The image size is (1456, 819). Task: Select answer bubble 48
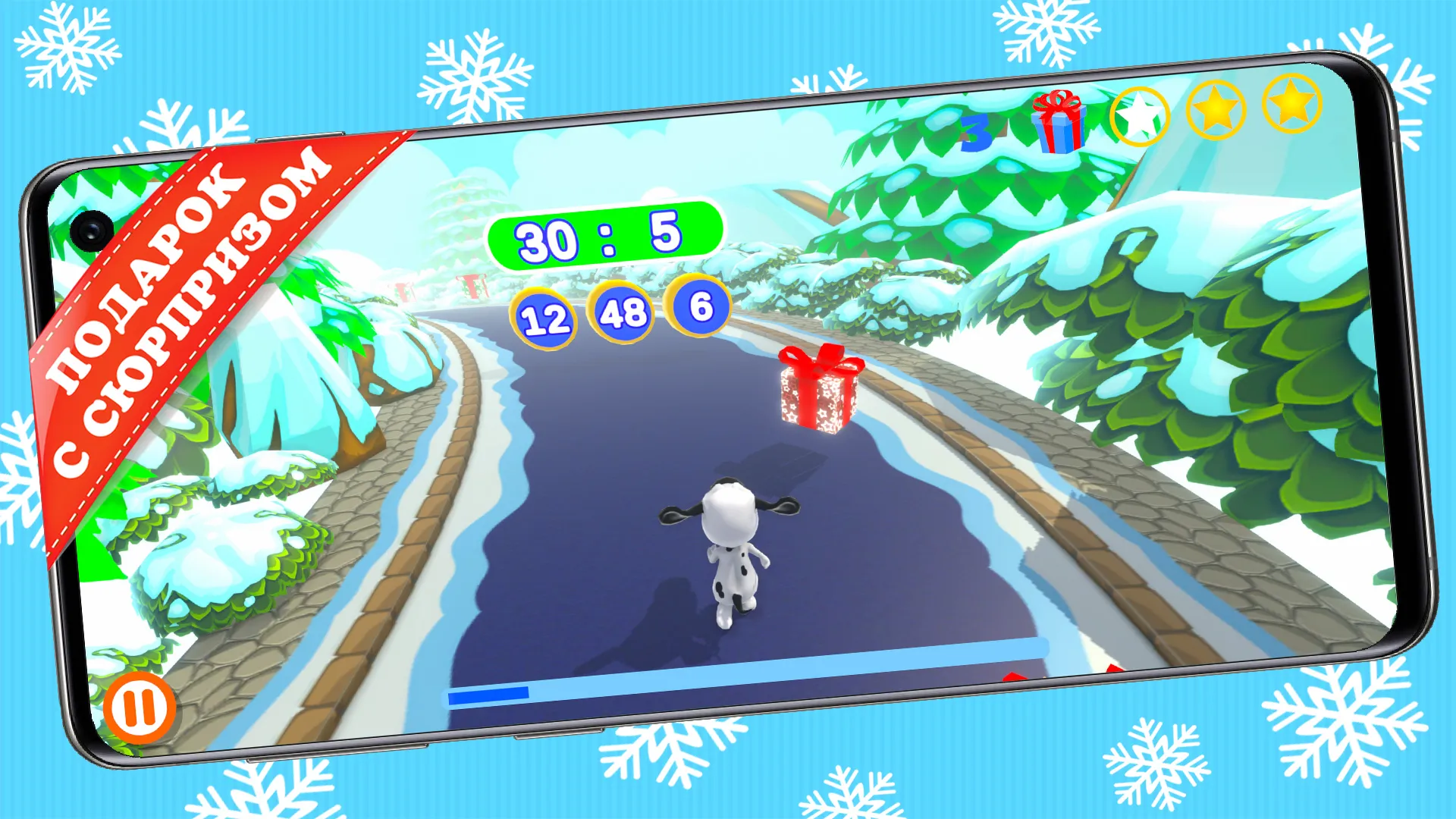623,312
